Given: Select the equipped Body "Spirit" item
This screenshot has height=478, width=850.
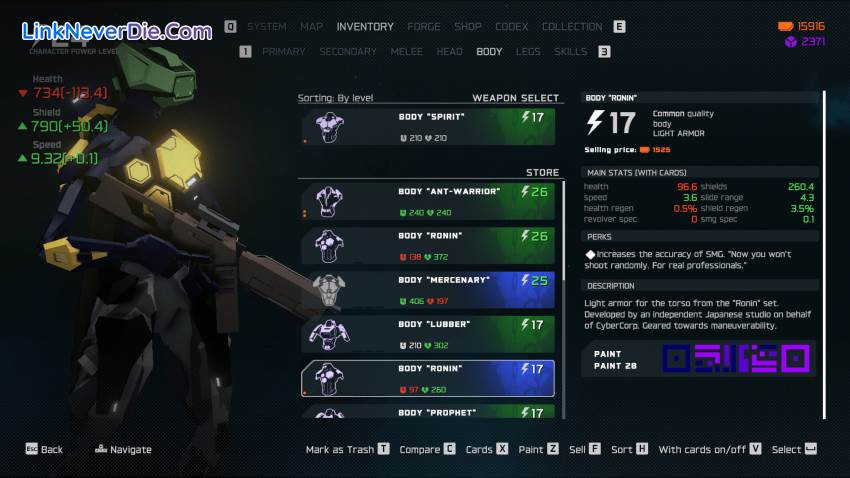Looking at the screenshot, I should (428, 126).
